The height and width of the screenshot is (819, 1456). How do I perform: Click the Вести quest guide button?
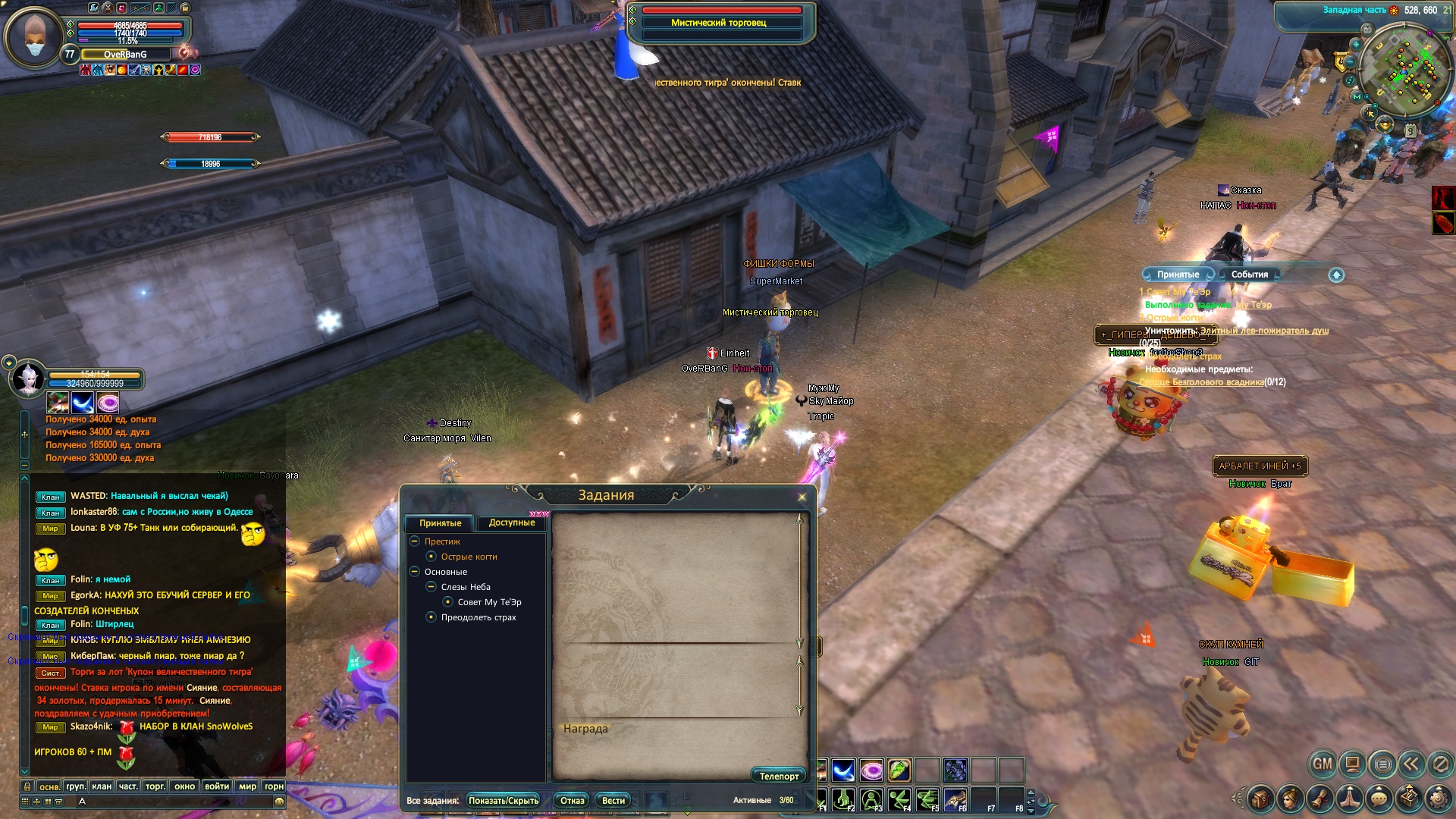(x=613, y=801)
